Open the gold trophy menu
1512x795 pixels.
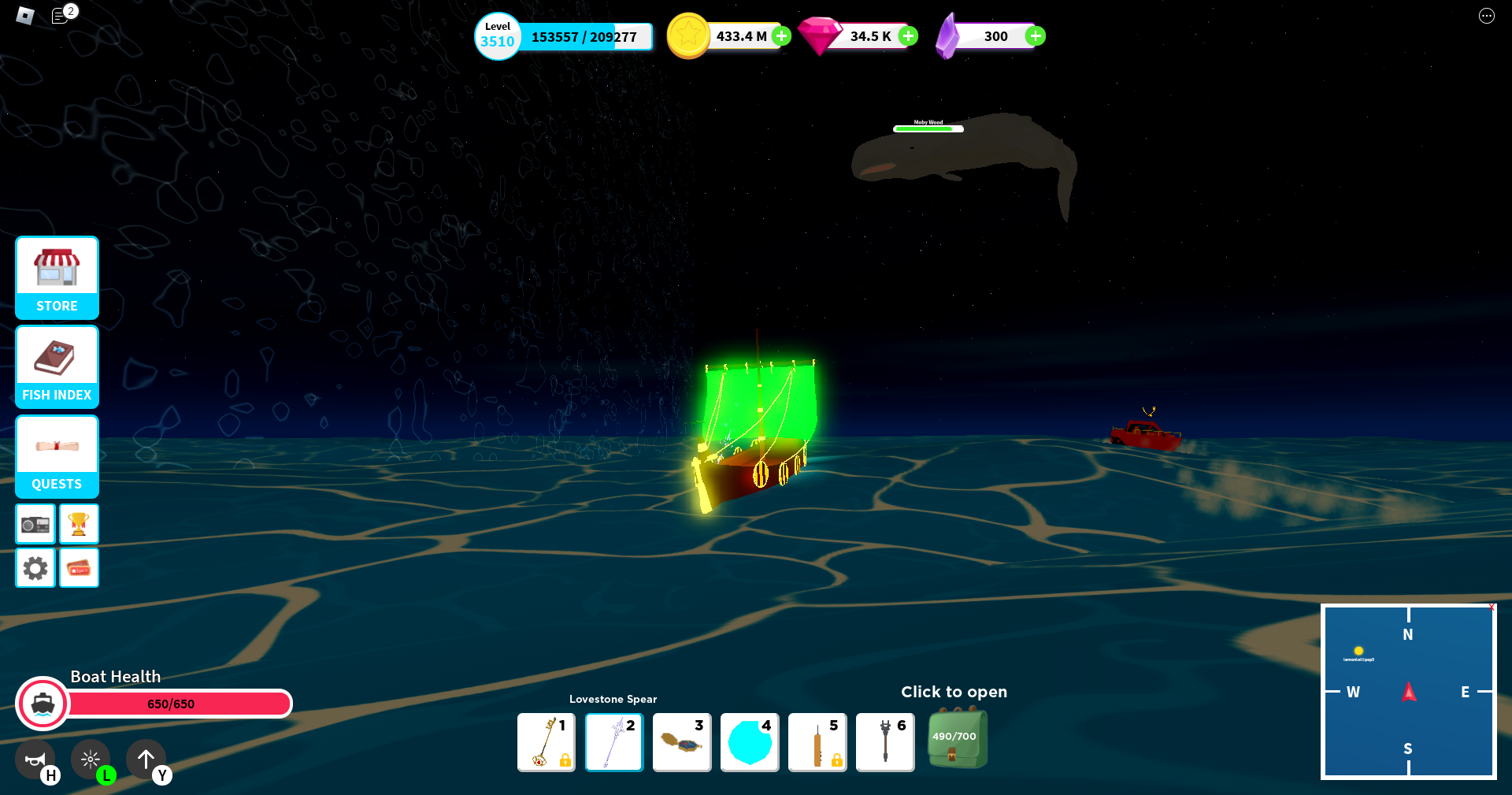(79, 524)
